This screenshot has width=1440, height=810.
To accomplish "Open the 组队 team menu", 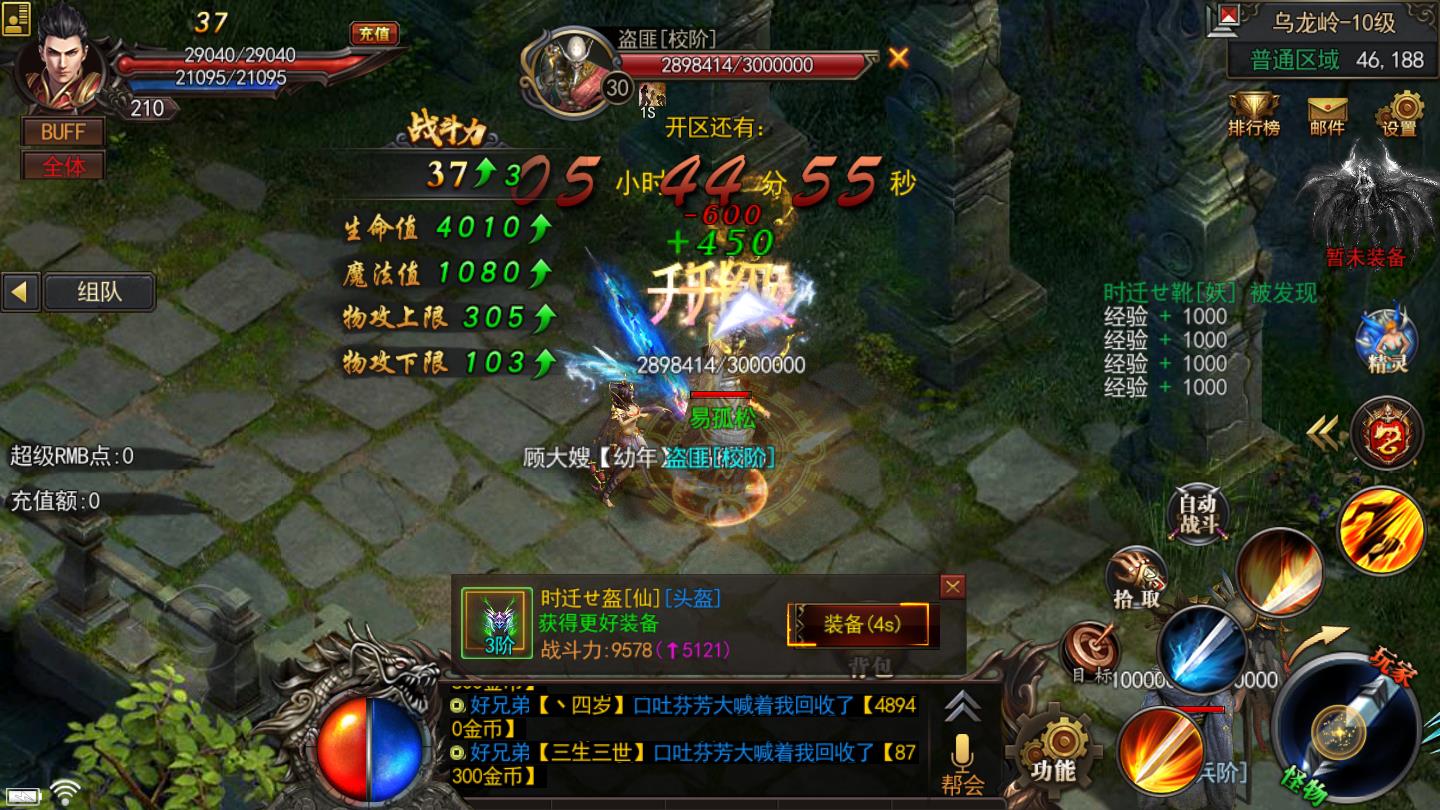I will pos(101,292).
